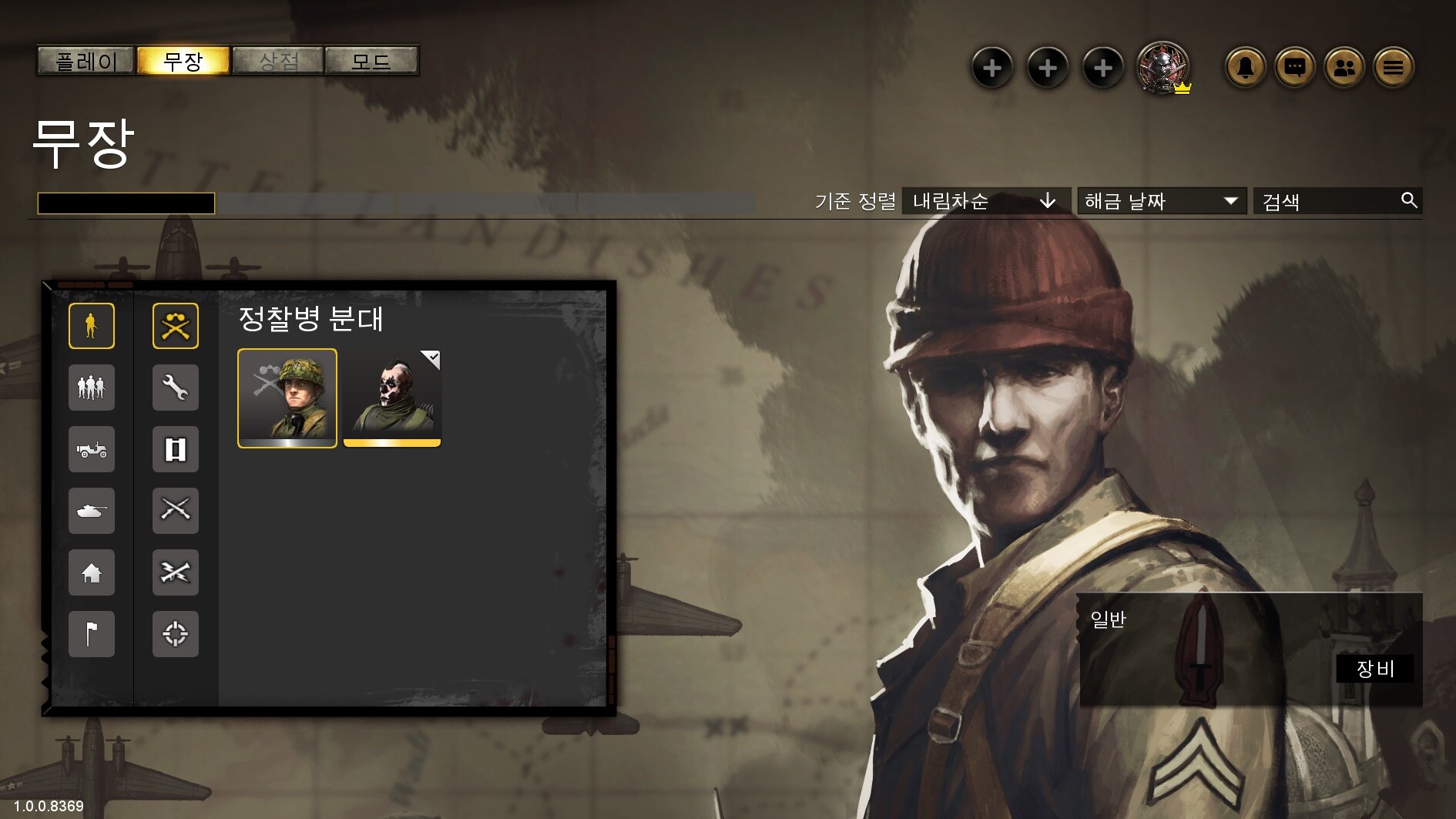Choose the tank category icon
Image resolution: width=1456 pixels, height=819 pixels.
(92, 511)
